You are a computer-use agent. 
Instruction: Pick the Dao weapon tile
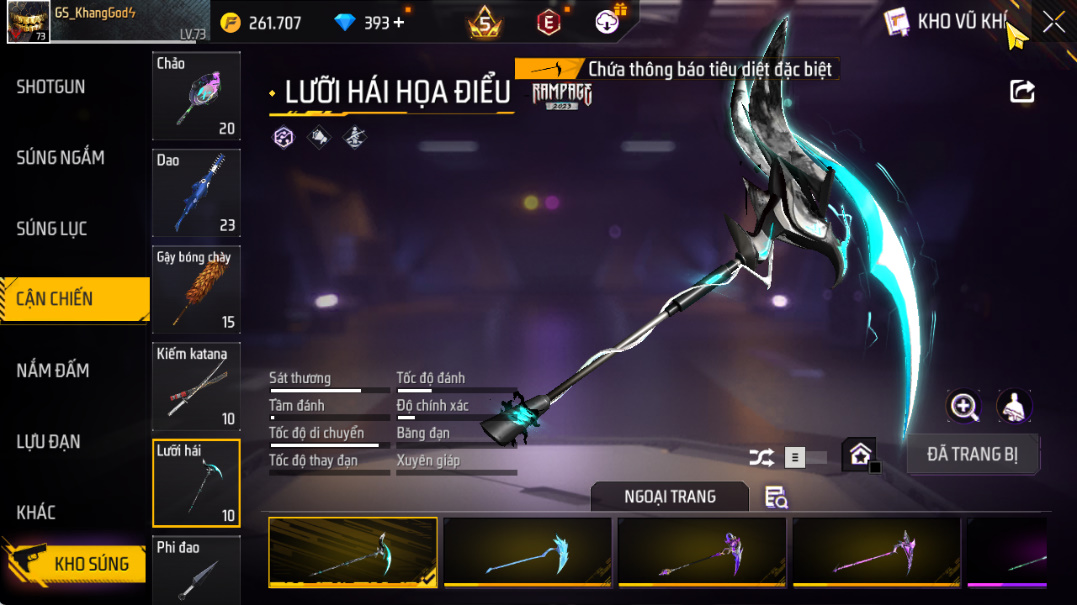[196, 193]
